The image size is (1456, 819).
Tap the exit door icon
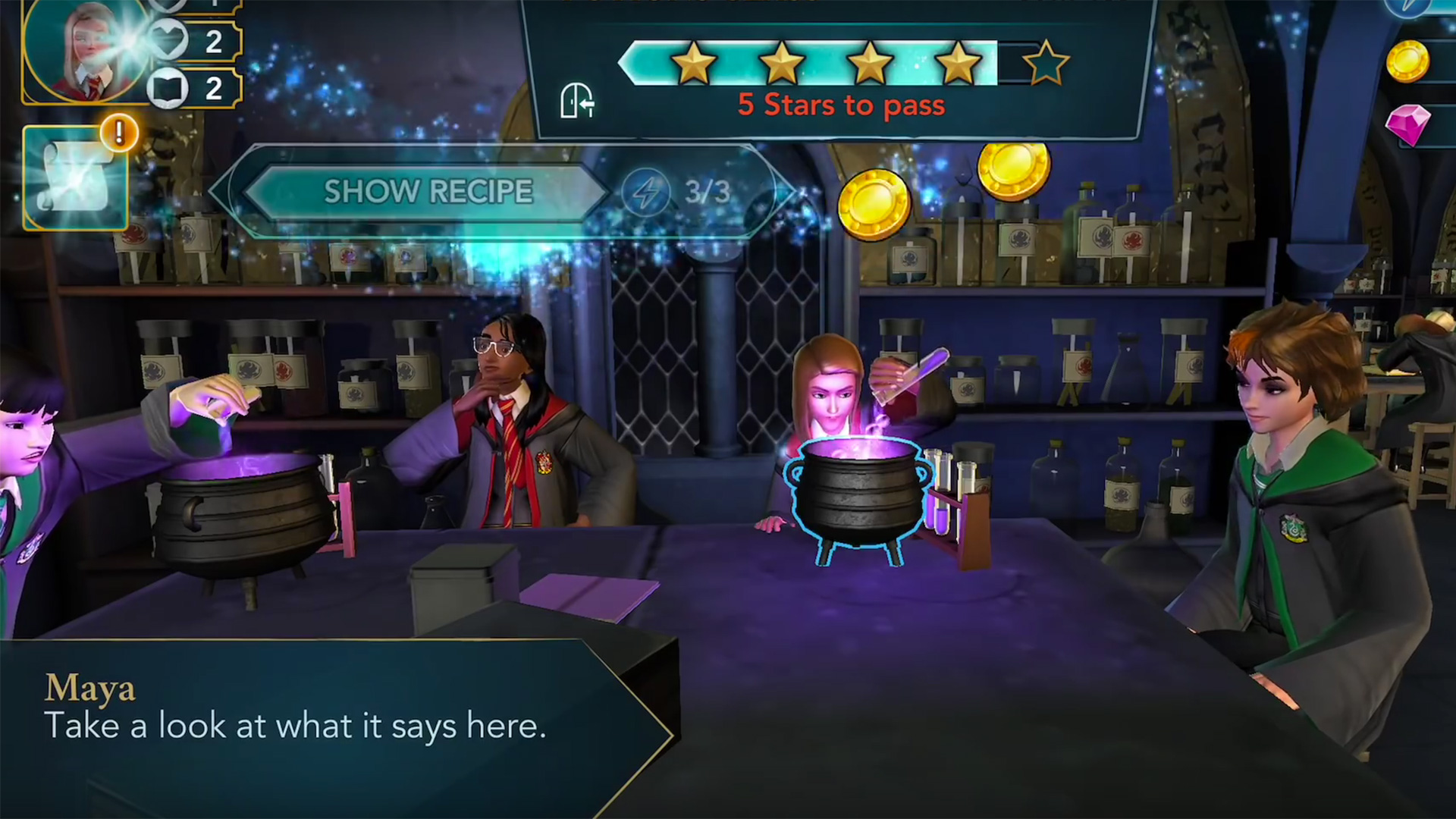(x=576, y=101)
